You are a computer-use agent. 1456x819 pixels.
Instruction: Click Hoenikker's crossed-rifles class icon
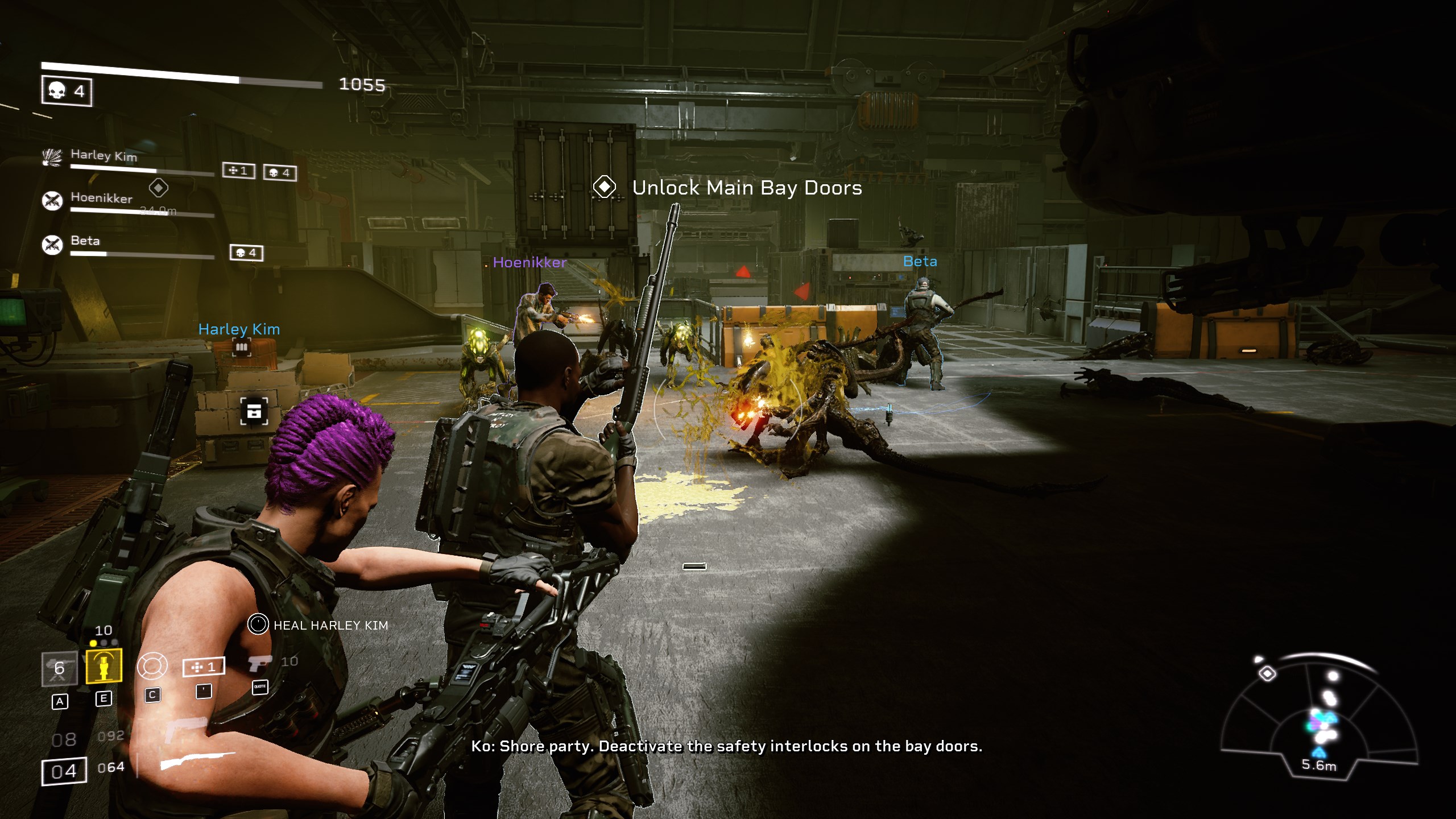[52, 200]
